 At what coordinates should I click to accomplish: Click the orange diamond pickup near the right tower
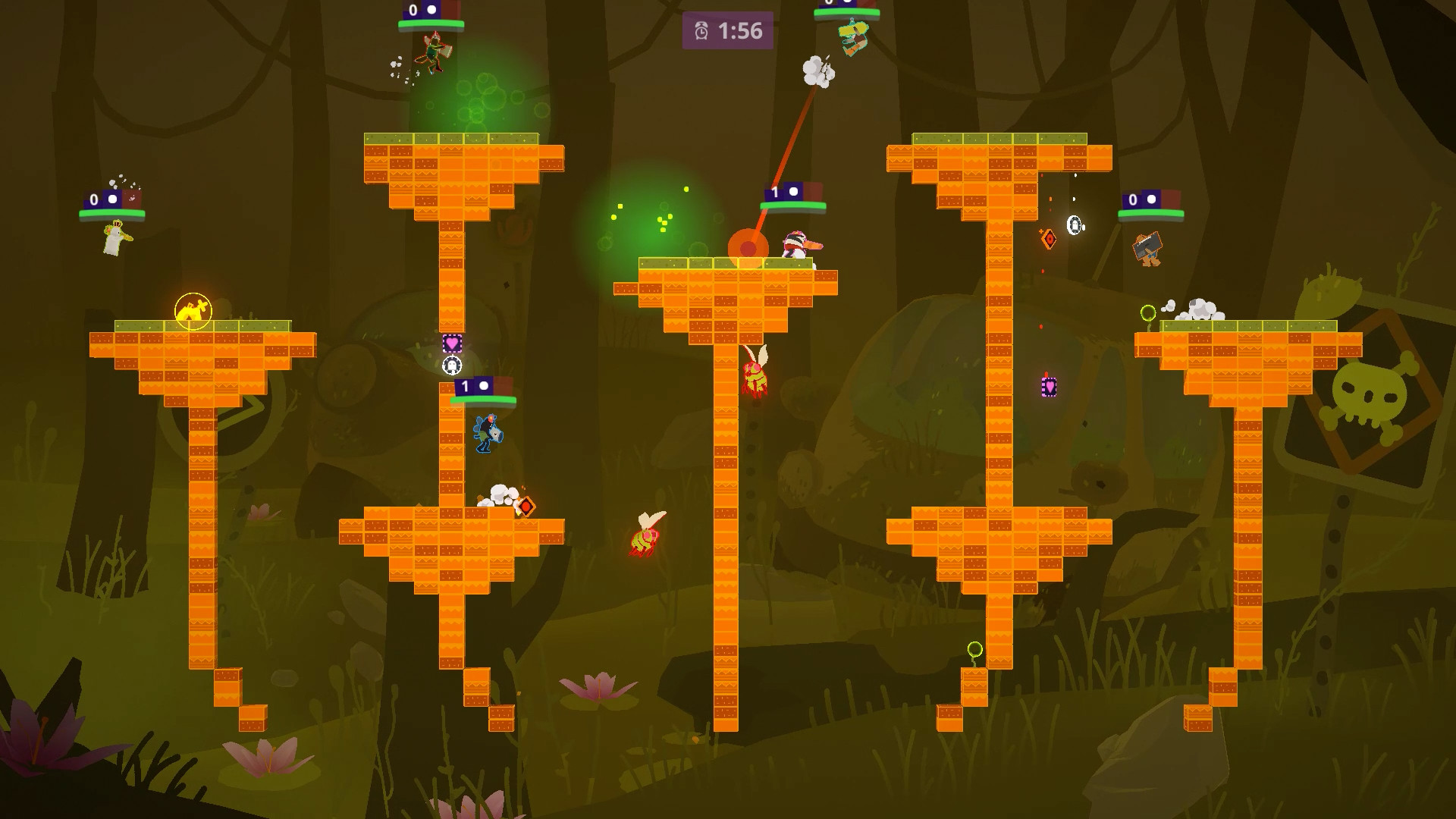(x=1050, y=237)
